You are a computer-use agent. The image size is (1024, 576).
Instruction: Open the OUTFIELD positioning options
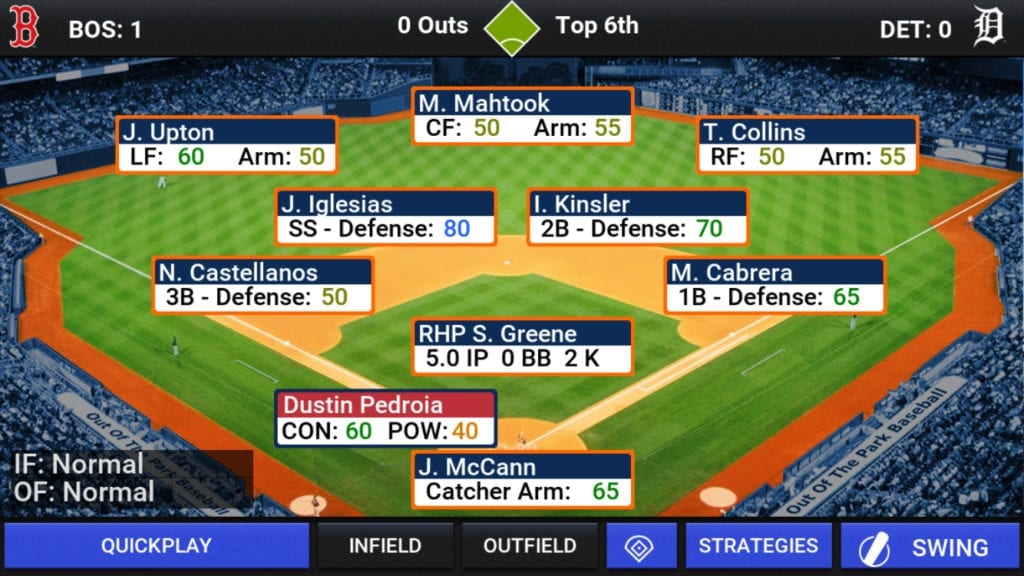coord(529,546)
